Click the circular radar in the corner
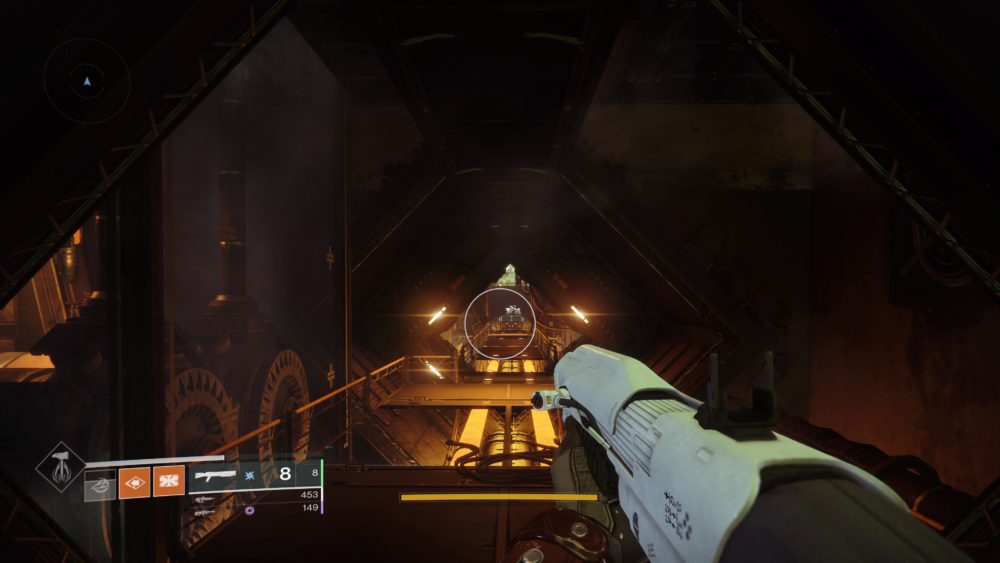Screen dimensions: 1000x563 pyautogui.click(x=87, y=81)
